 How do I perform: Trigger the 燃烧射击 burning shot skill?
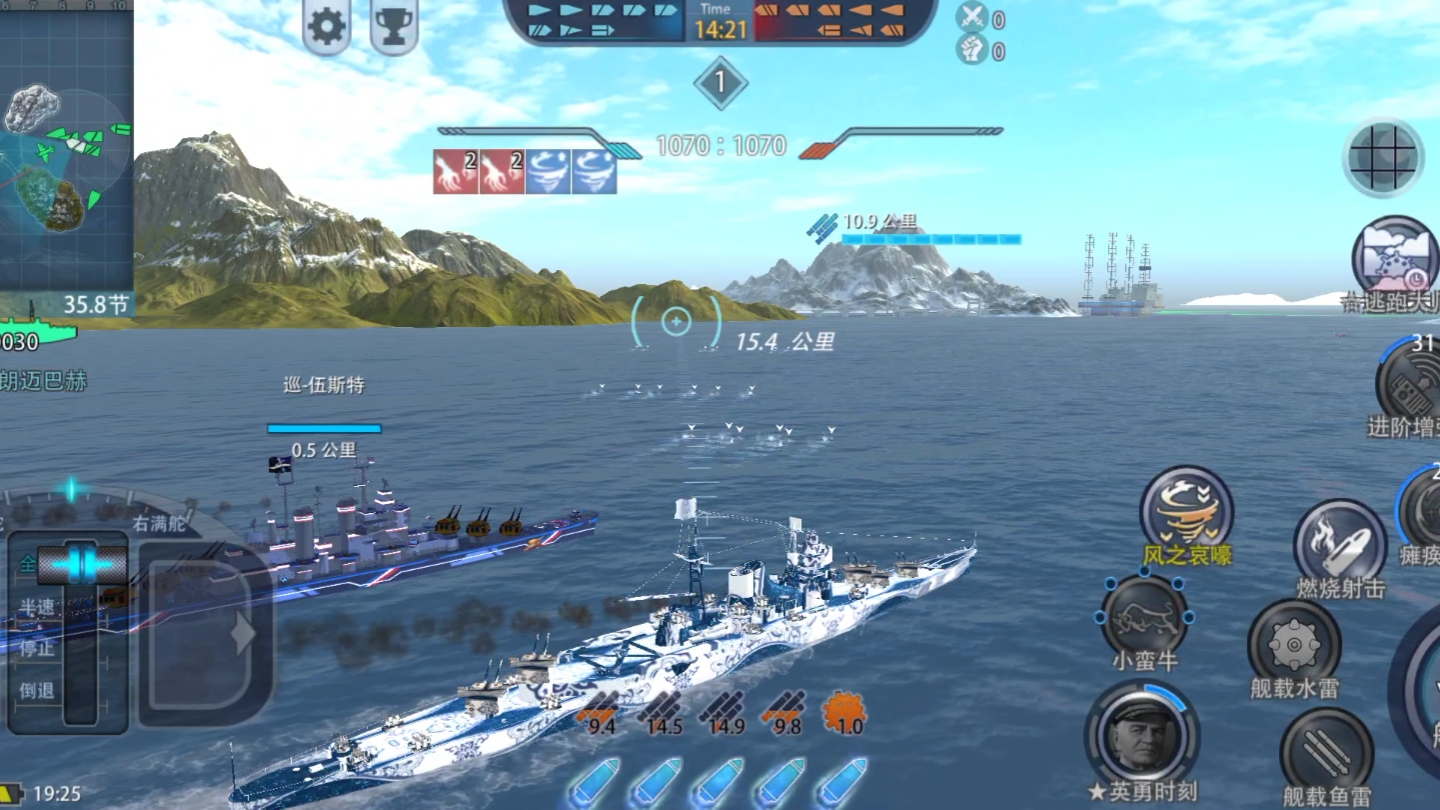(1340, 545)
